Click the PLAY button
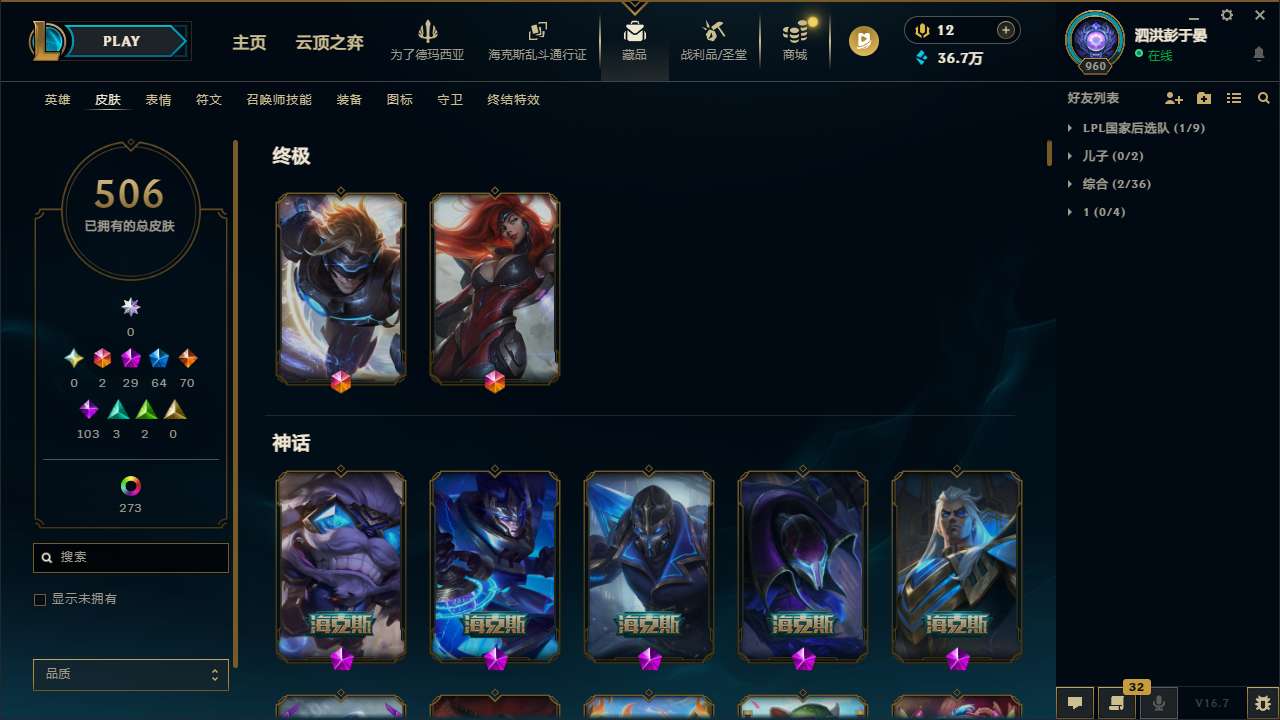The height and width of the screenshot is (720, 1280). (x=121, y=41)
